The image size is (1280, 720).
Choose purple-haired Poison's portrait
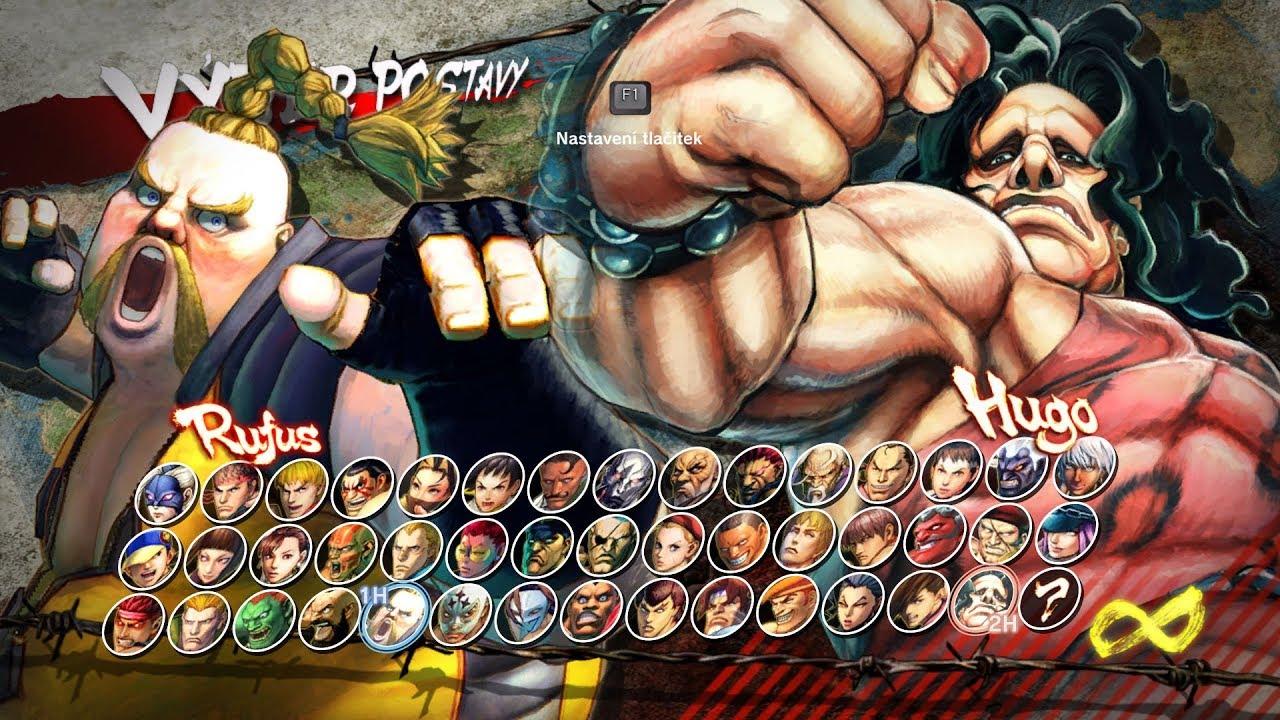pos(1066,531)
